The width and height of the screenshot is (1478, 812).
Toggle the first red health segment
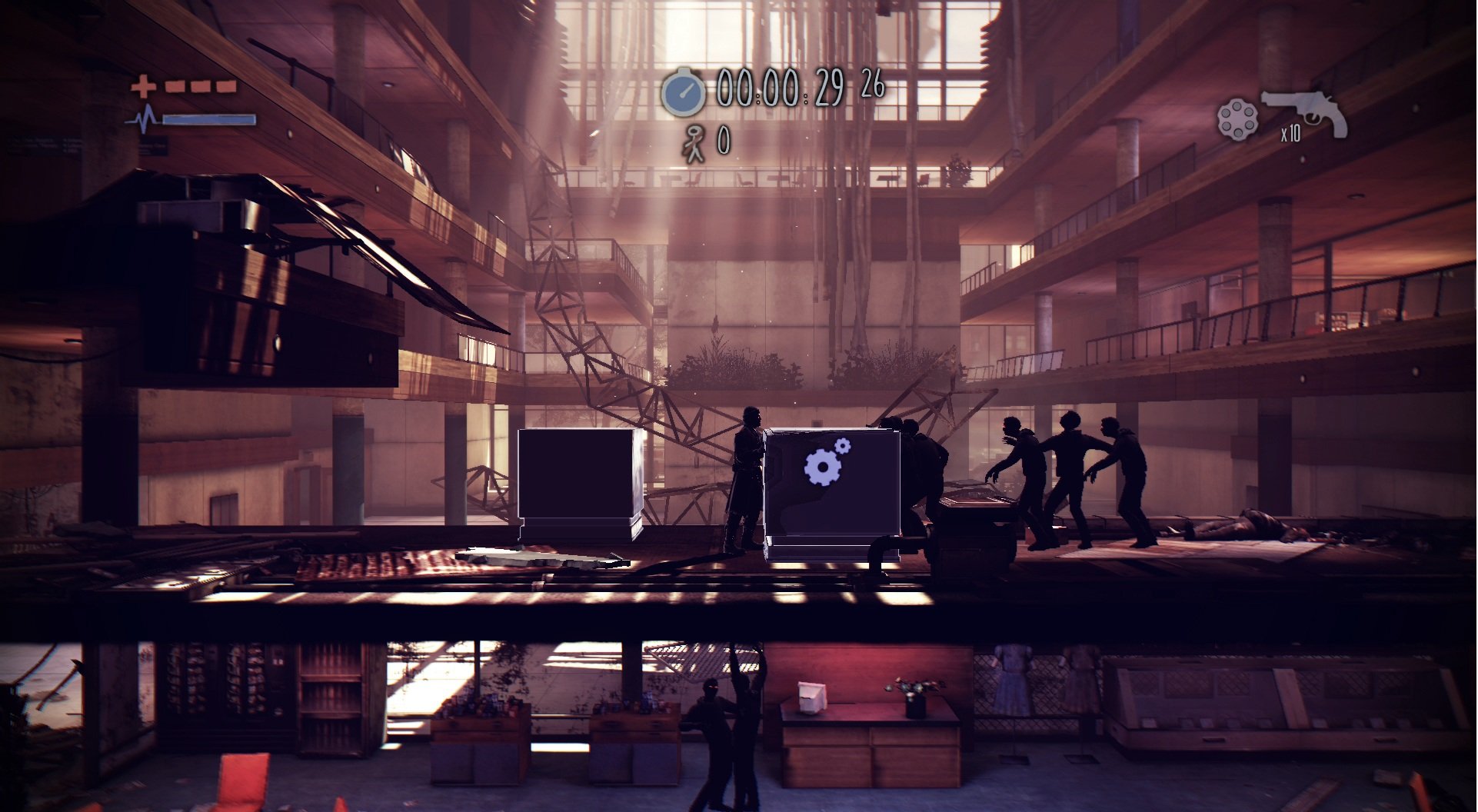(x=174, y=88)
